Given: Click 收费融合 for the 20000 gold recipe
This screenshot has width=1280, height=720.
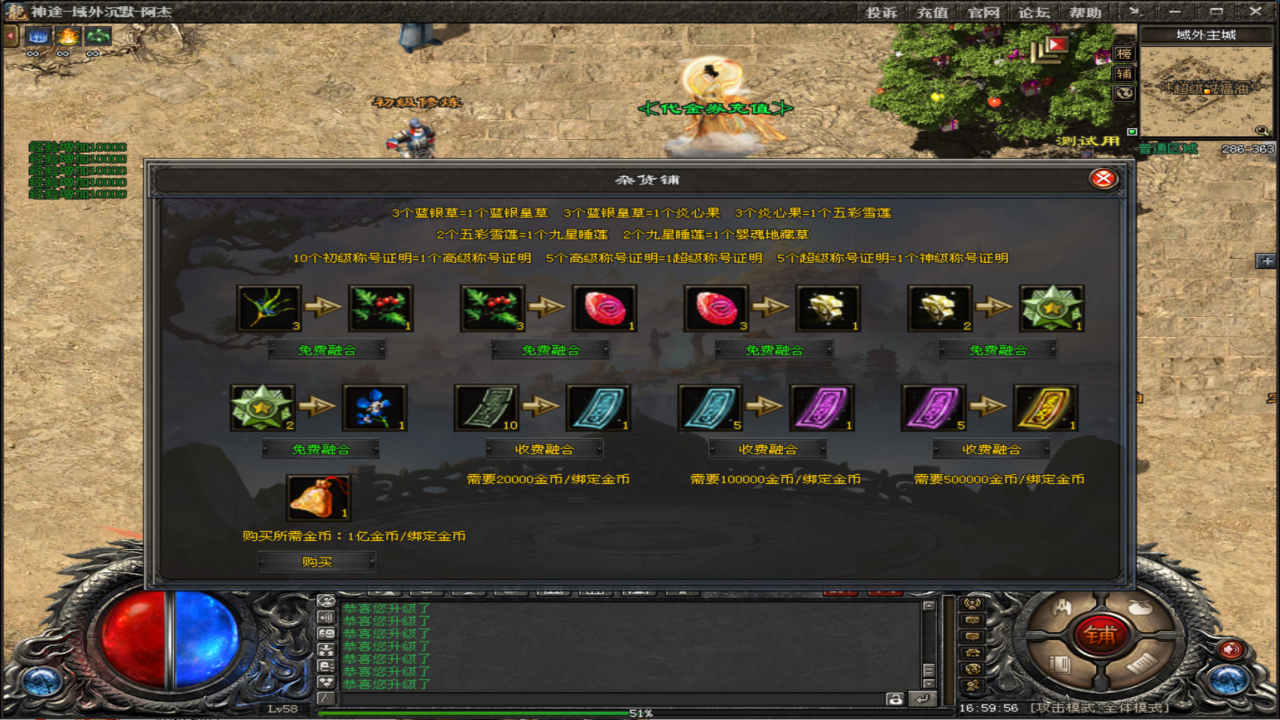Looking at the screenshot, I should pyautogui.click(x=544, y=449).
